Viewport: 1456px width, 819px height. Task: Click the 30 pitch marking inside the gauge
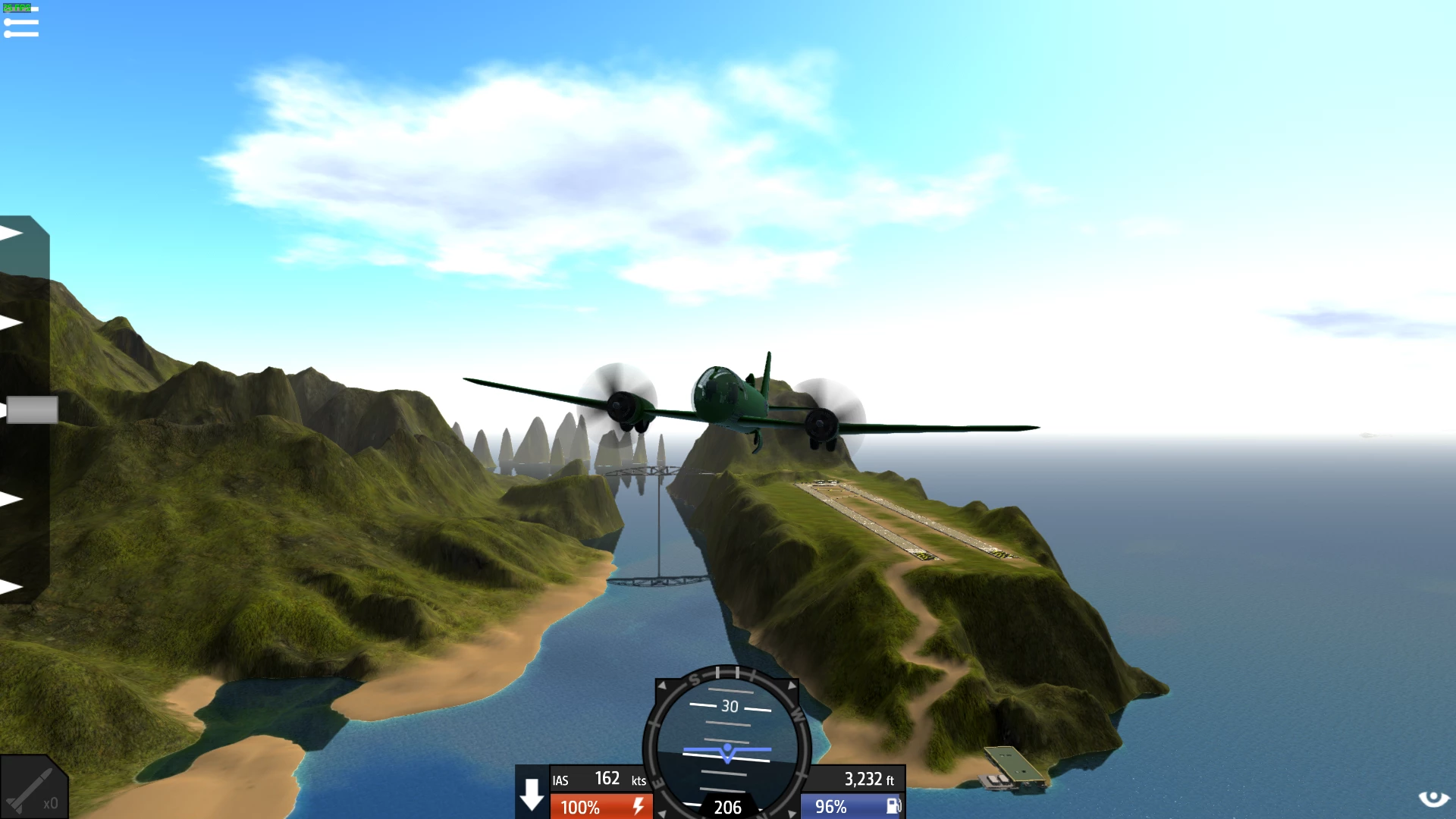729,707
